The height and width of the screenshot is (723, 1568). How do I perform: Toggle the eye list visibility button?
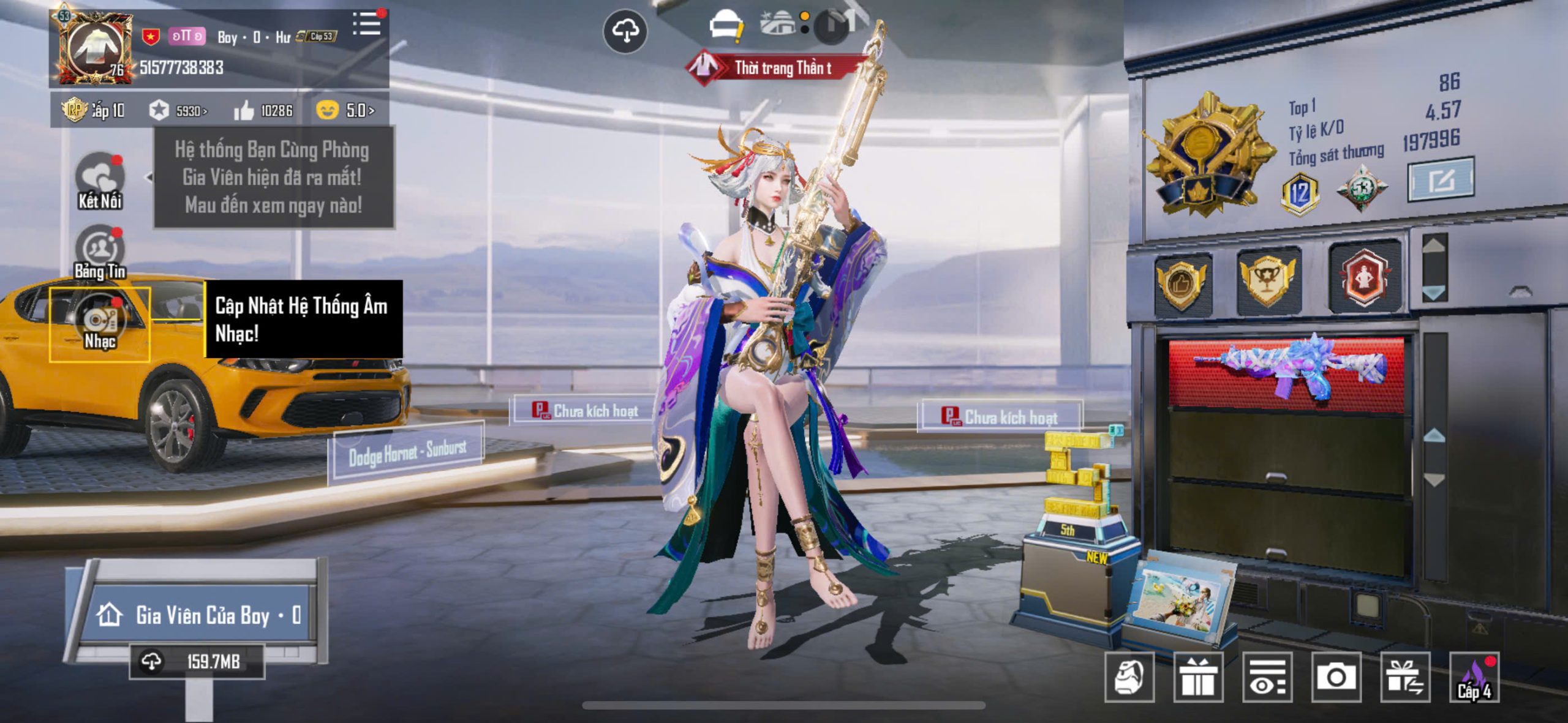(1267, 677)
